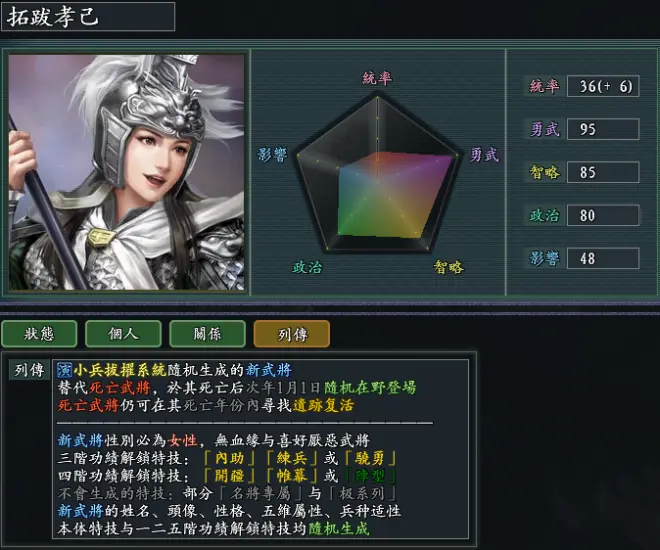Image resolution: width=660 pixels, height=550 pixels.
Task: Open the 個人 tab
Action: pyautogui.click(x=123, y=334)
